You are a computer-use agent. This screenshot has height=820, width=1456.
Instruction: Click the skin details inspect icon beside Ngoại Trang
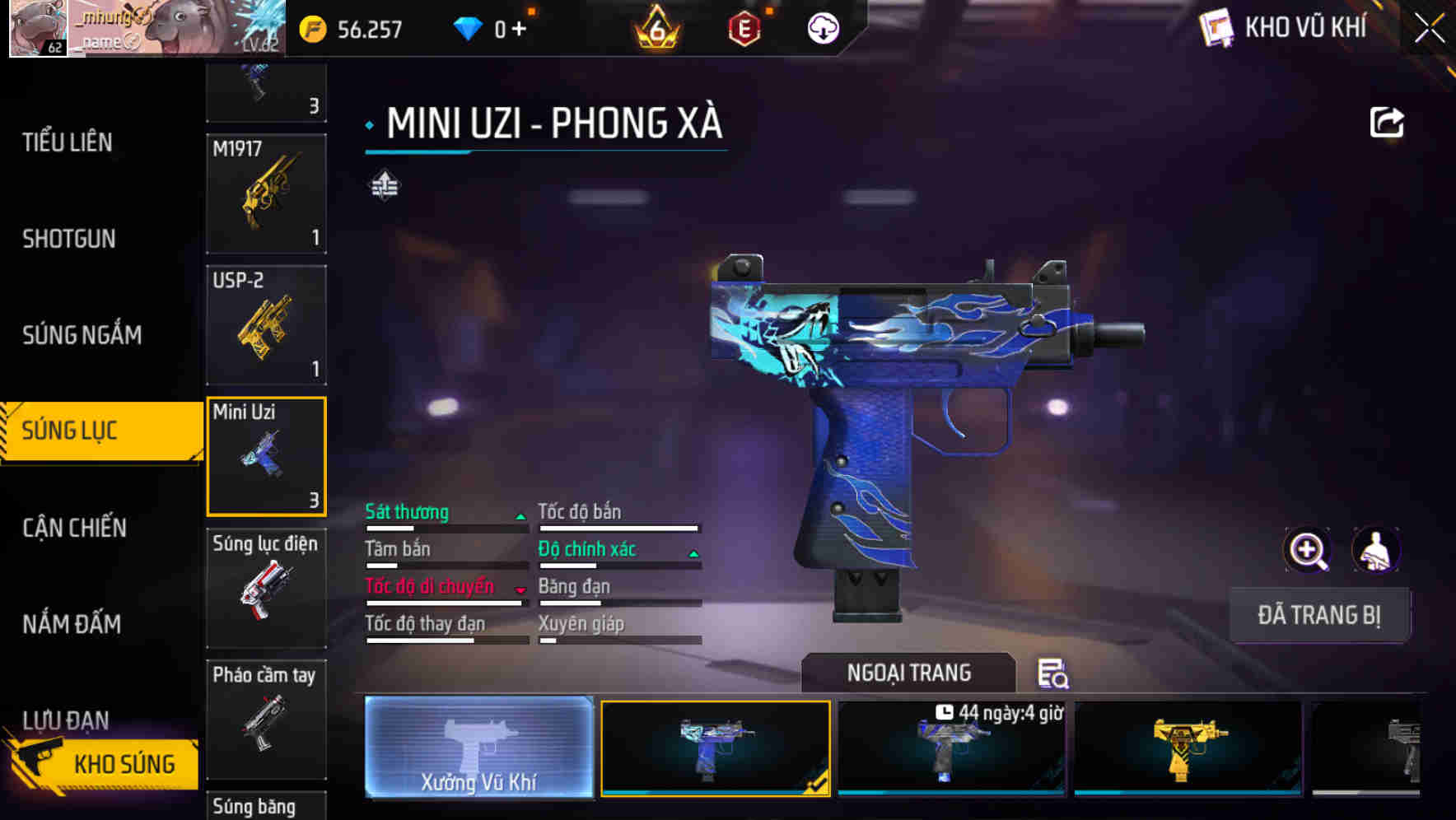point(1053,674)
